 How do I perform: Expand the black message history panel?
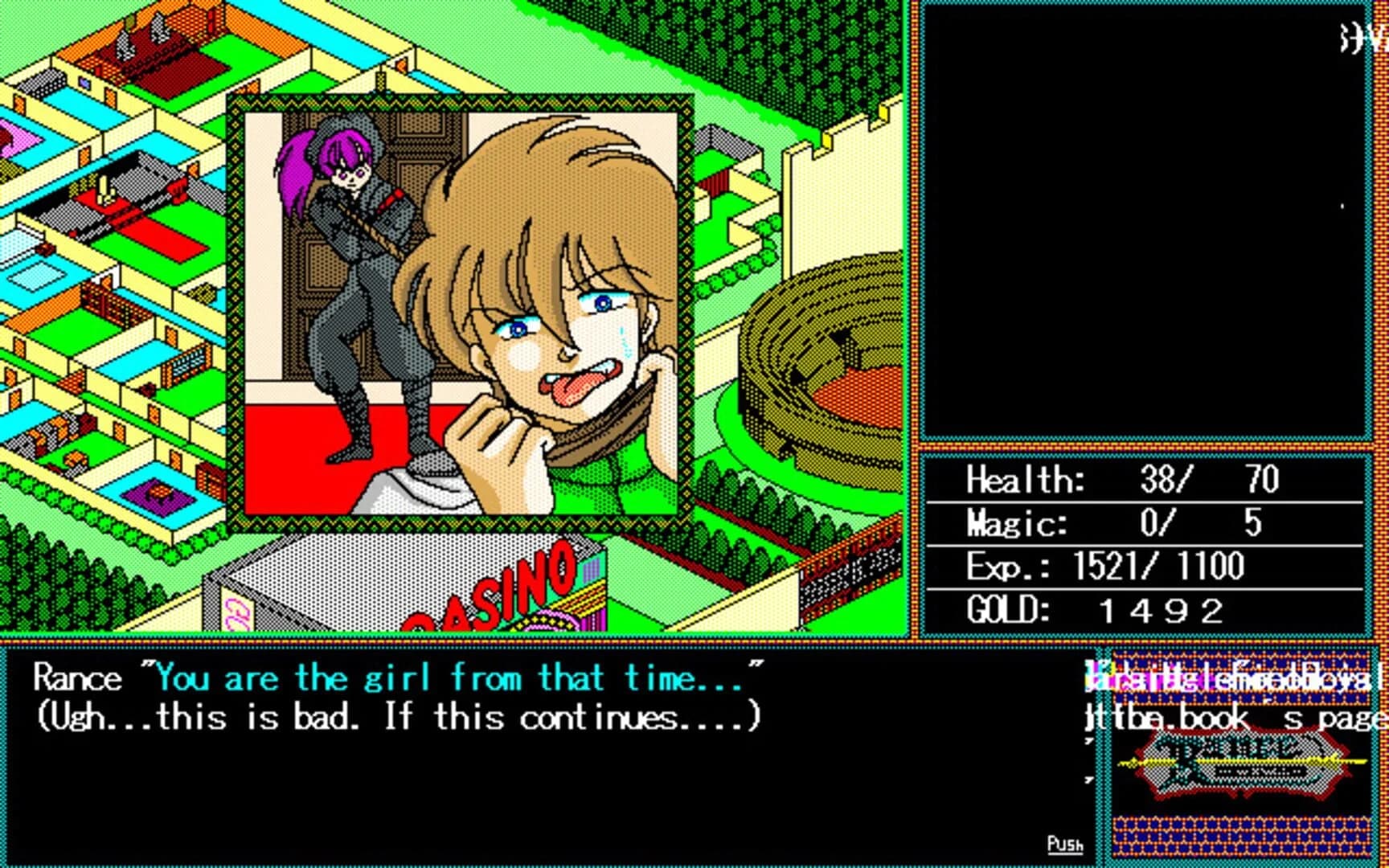click(1149, 225)
